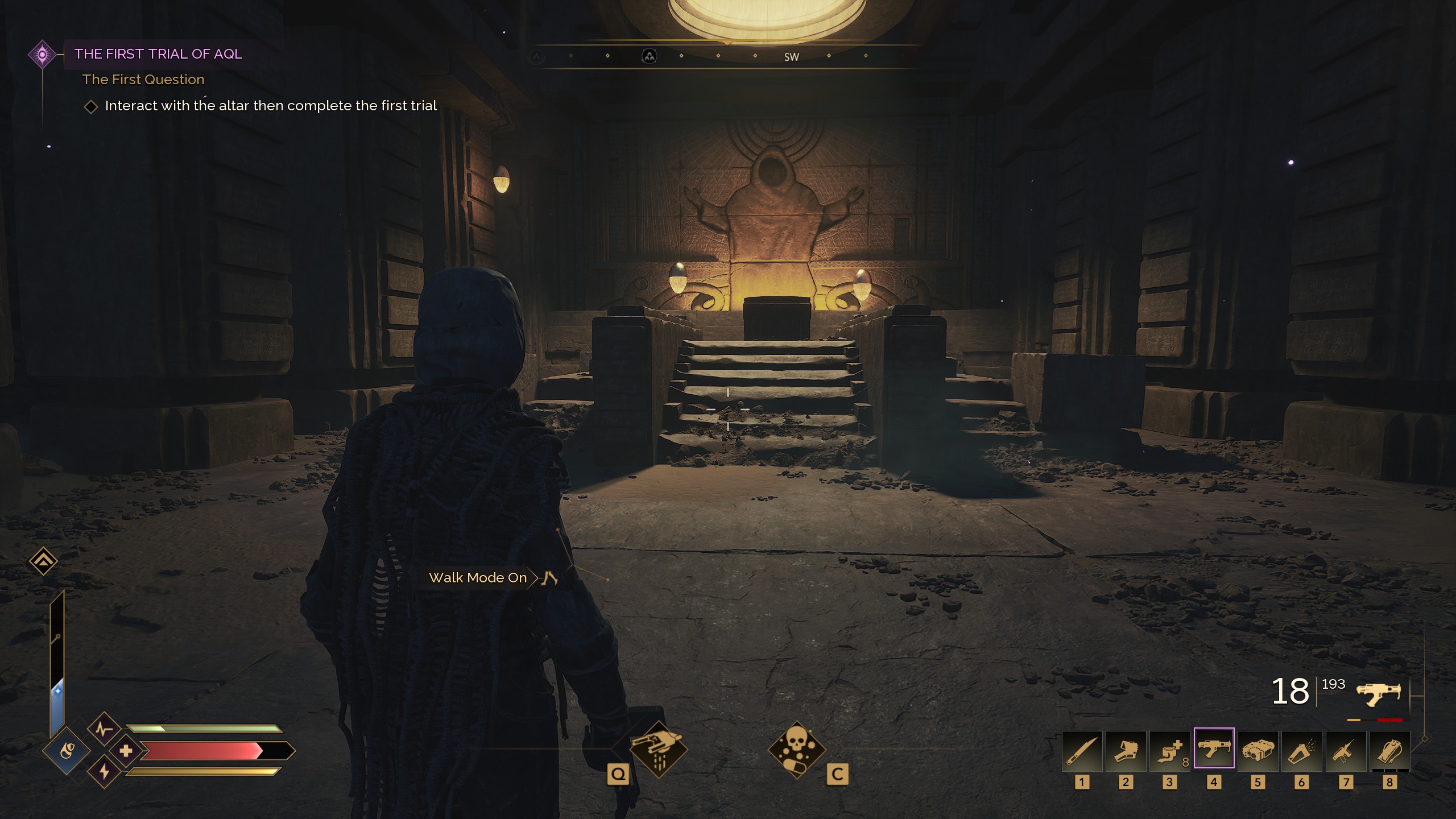This screenshot has height=819, width=1456.
Task: Click the compass waypoint marker icon
Action: (x=649, y=56)
